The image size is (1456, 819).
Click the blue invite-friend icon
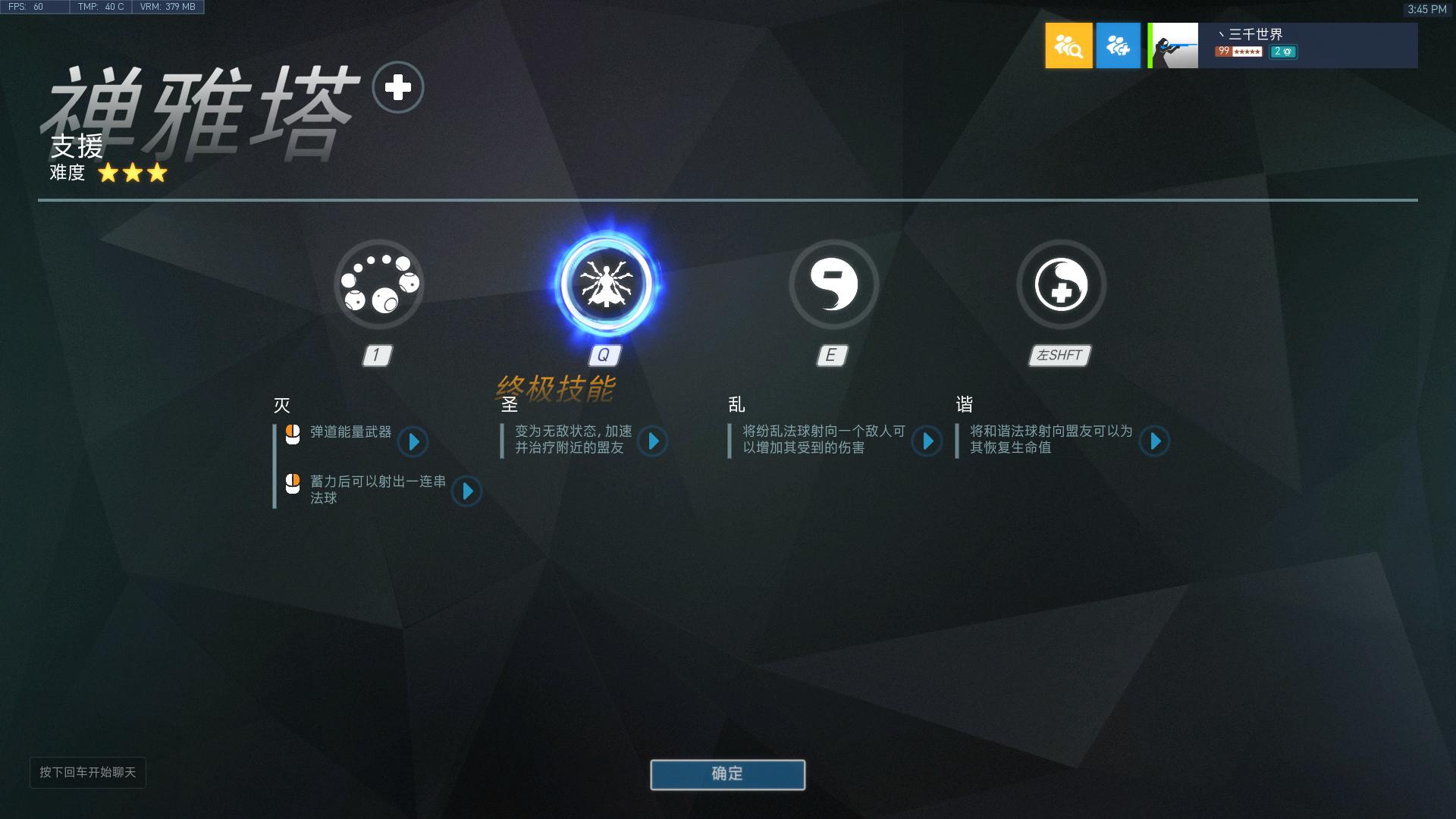(x=1118, y=45)
